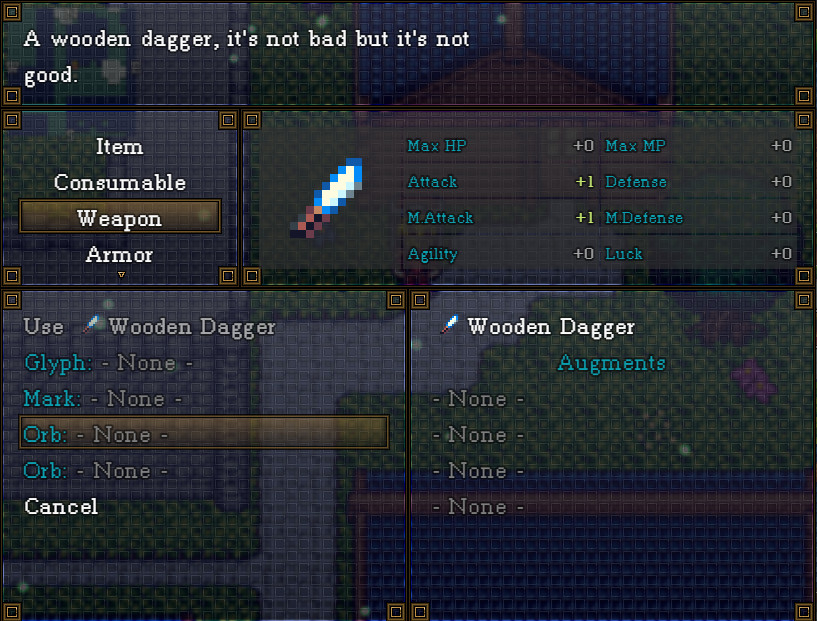The height and width of the screenshot is (621, 817).
Task: Cancel the weapon action menu
Action: 61,507
